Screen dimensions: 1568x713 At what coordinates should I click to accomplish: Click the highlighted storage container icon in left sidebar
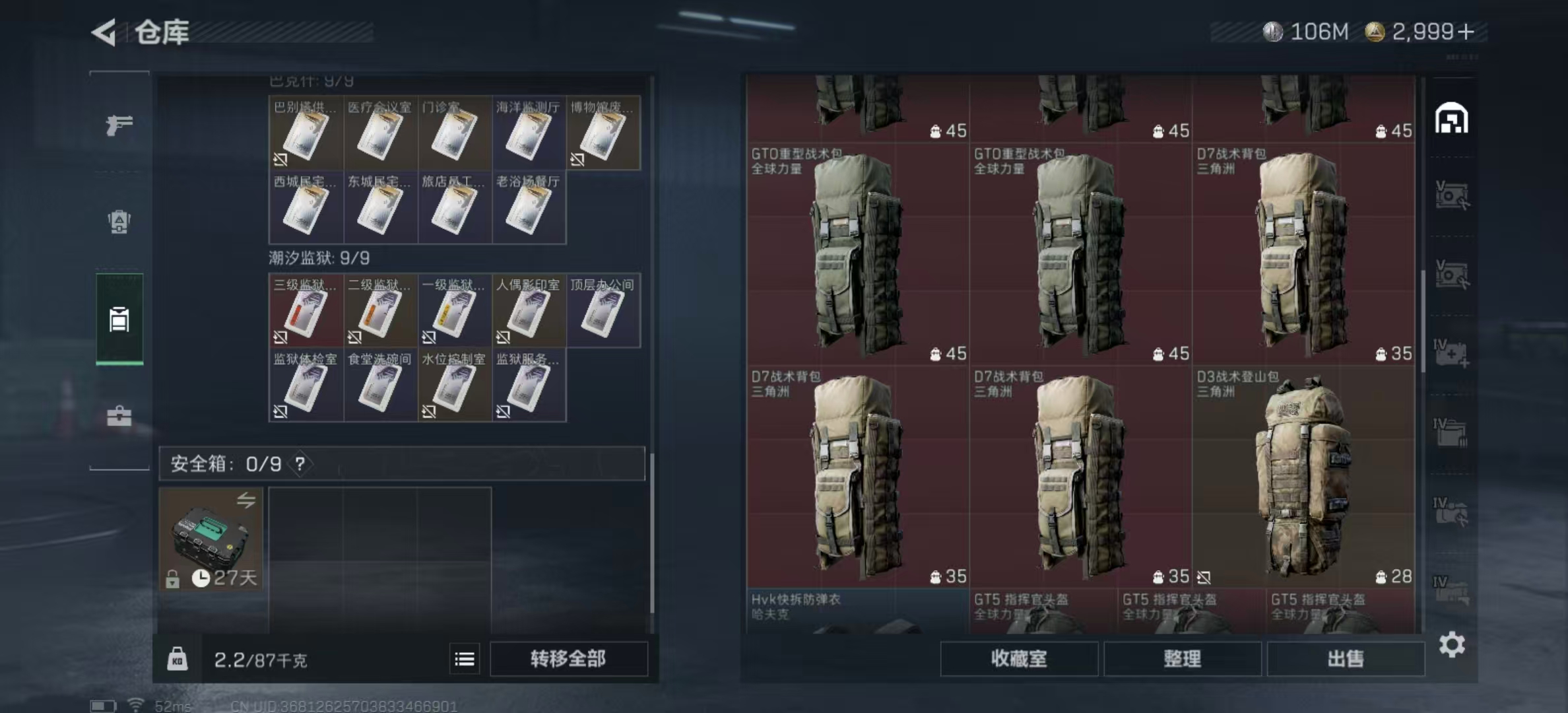pyautogui.click(x=119, y=317)
